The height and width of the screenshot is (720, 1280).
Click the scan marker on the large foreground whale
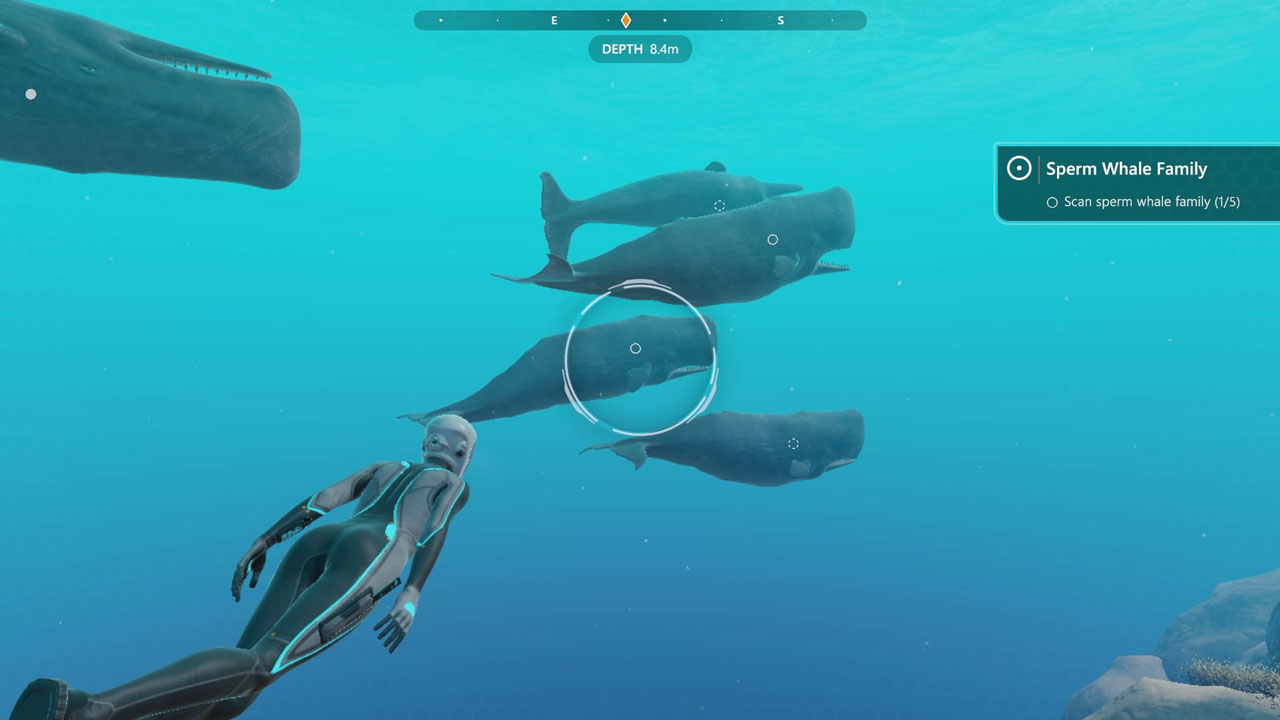point(772,238)
